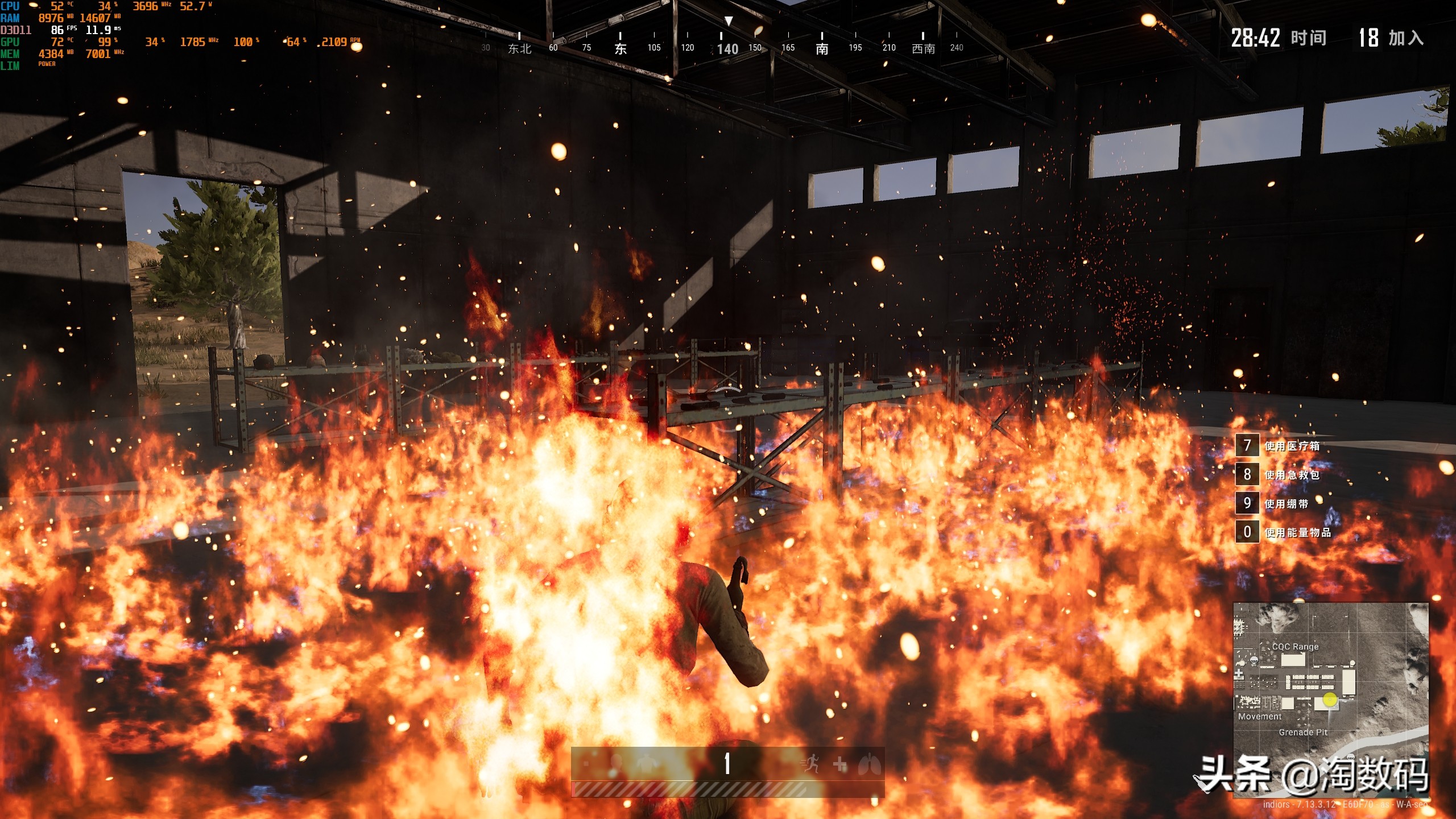Click the running figure boost icon
This screenshot has height=819, width=1456.
pos(810,764)
